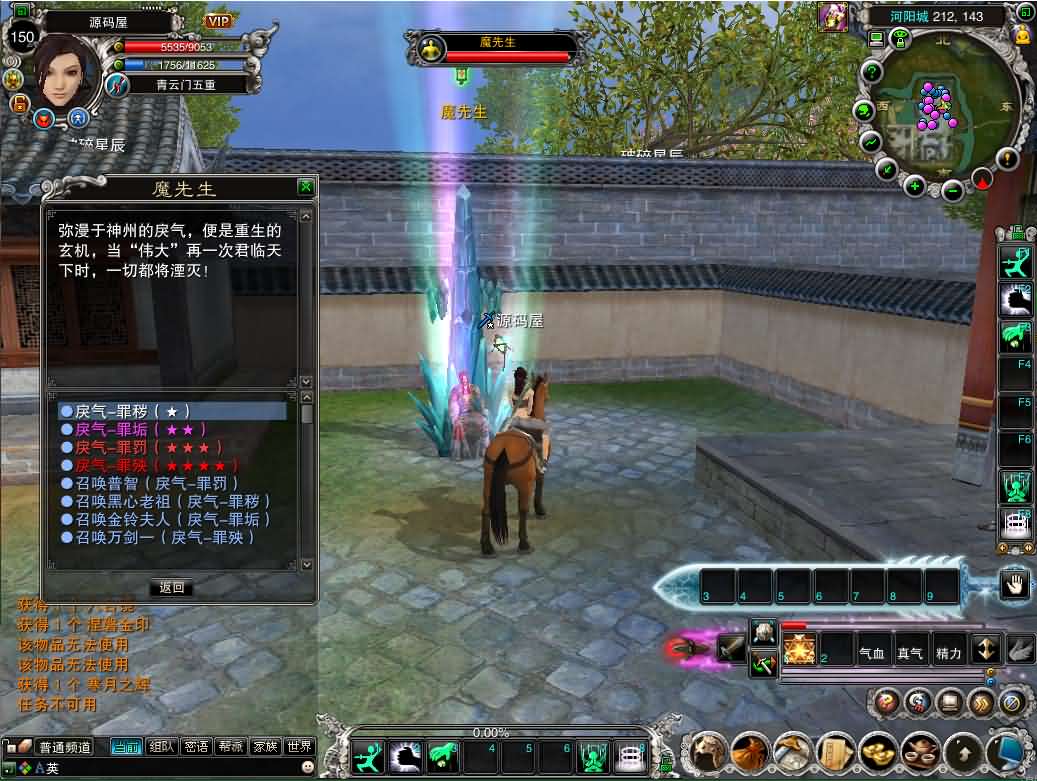
Task: Click the 返回 back button
Action: tap(171, 587)
